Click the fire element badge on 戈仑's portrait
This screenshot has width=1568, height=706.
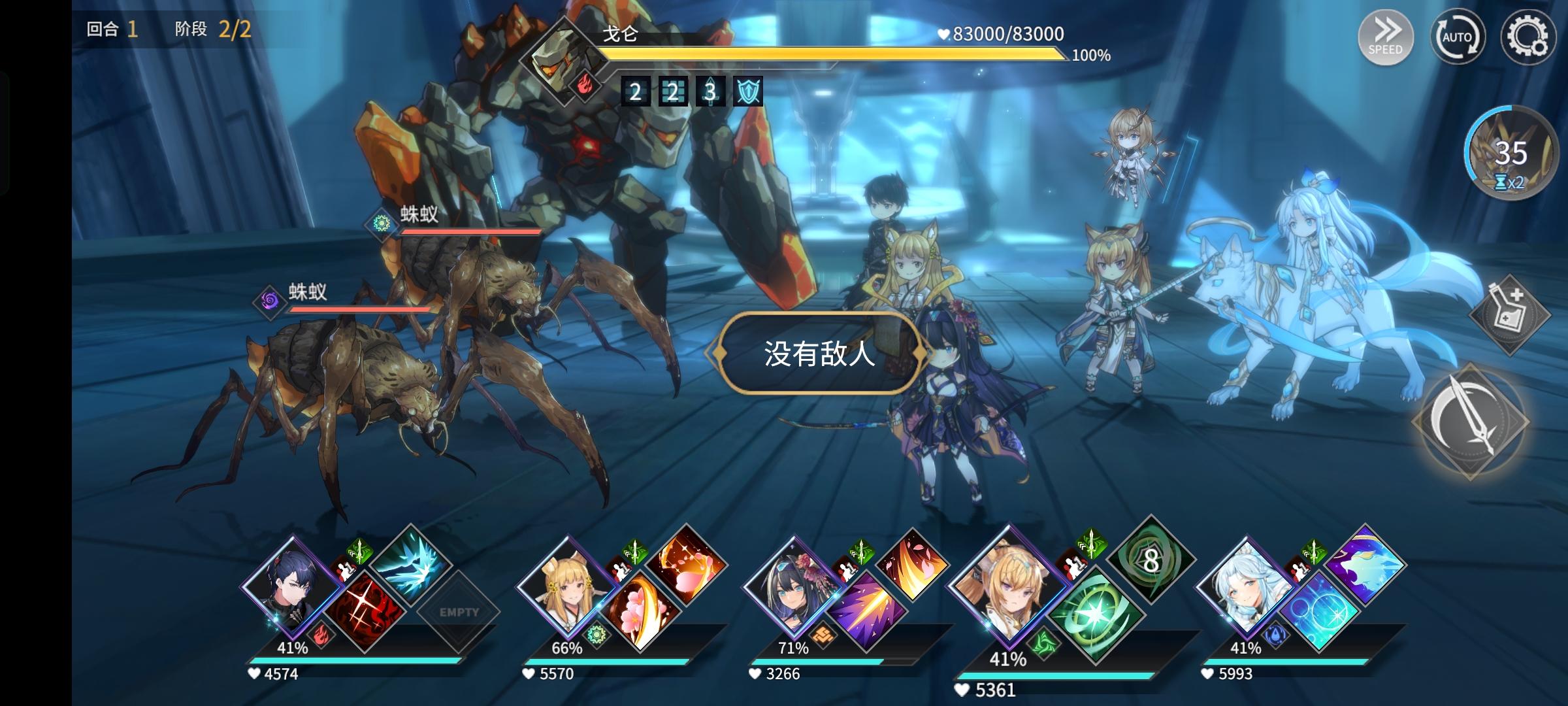[x=587, y=87]
